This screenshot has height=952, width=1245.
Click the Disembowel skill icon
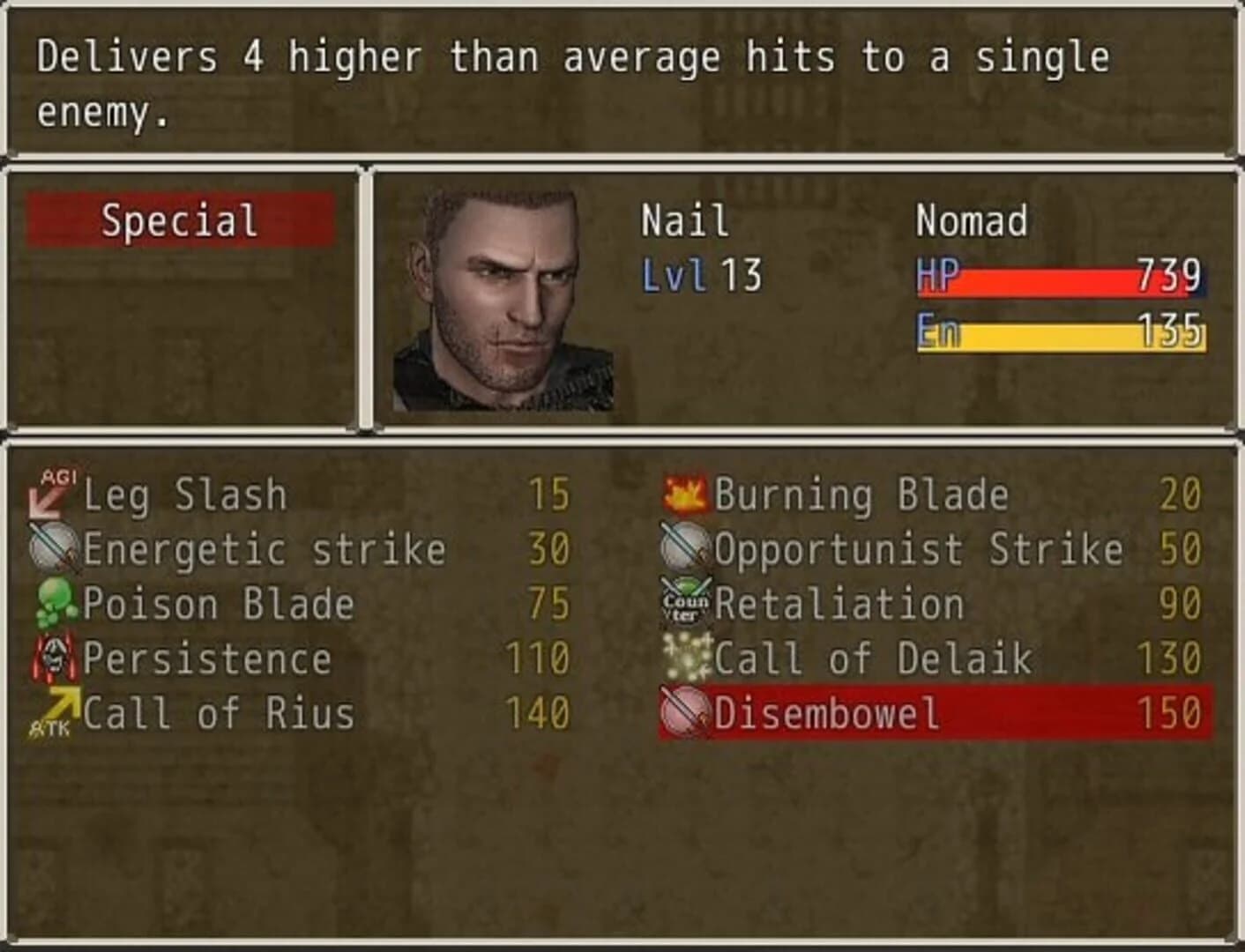coord(683,712)
